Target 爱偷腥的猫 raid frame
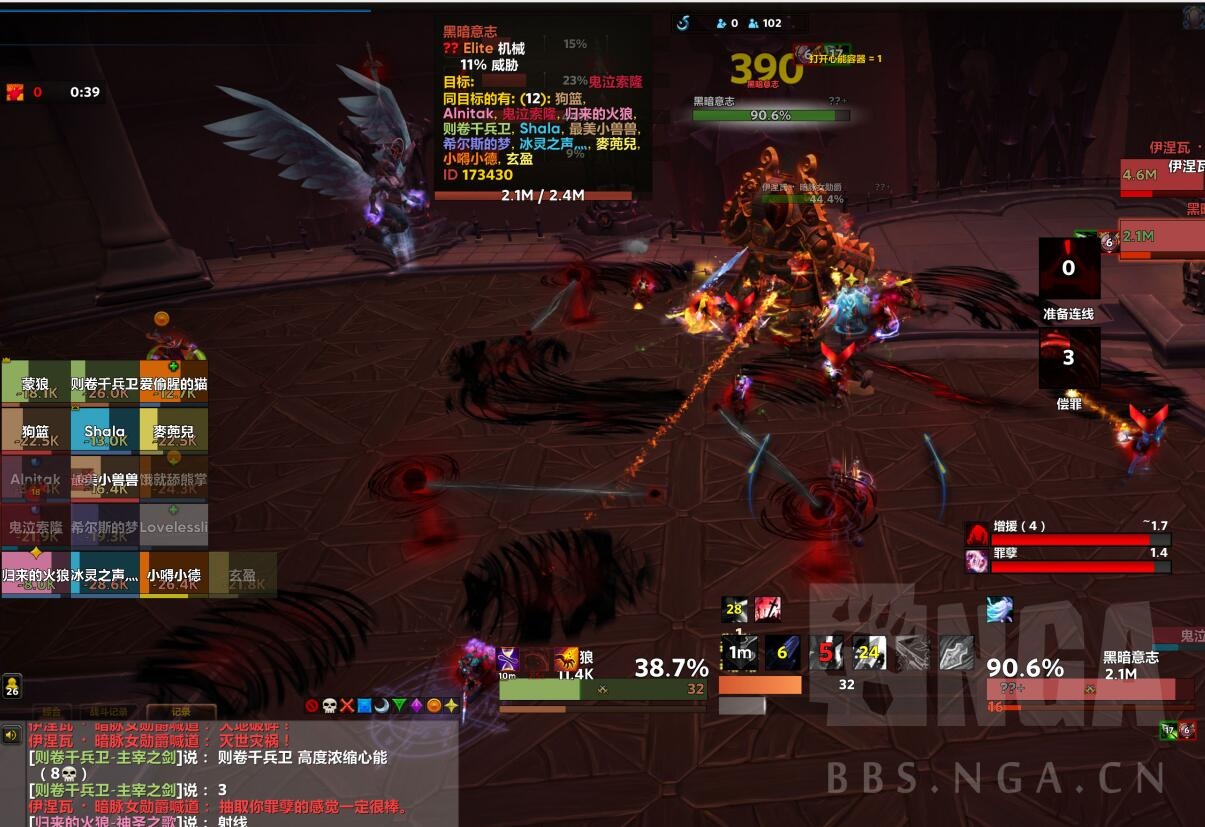Screen dimensions: 1205x827 click(x=174, y=383)
